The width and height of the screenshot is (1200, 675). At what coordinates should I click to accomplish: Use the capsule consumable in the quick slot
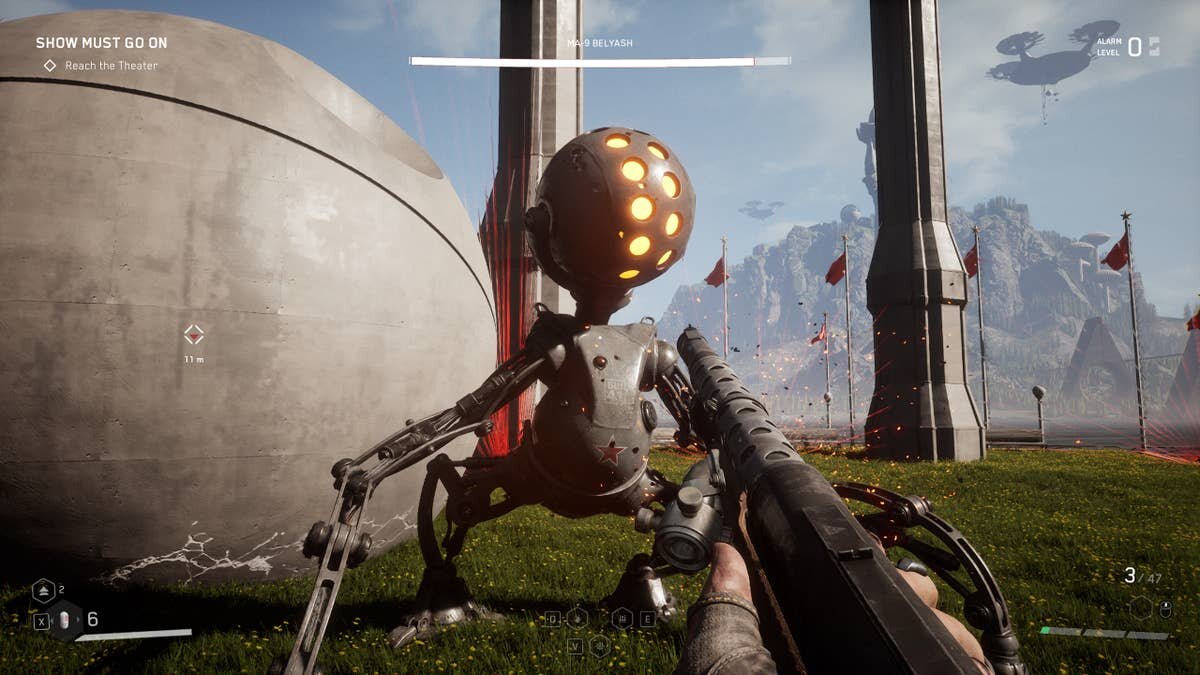pyautogui.click(x=66, y=620)
